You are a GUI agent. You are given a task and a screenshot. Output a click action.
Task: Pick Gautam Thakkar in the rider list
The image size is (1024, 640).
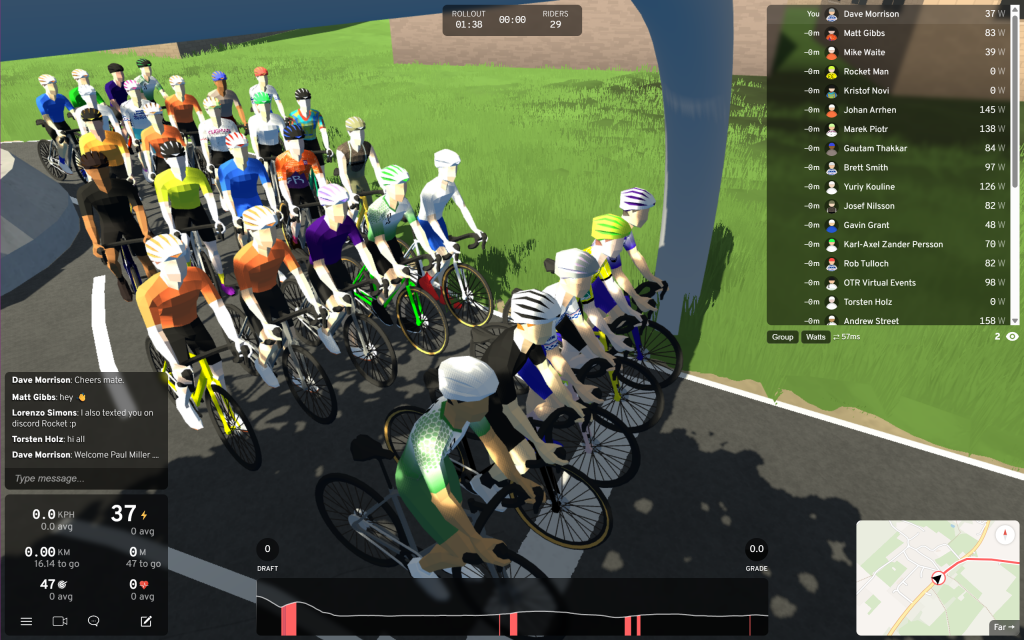(x=890, y=148)
